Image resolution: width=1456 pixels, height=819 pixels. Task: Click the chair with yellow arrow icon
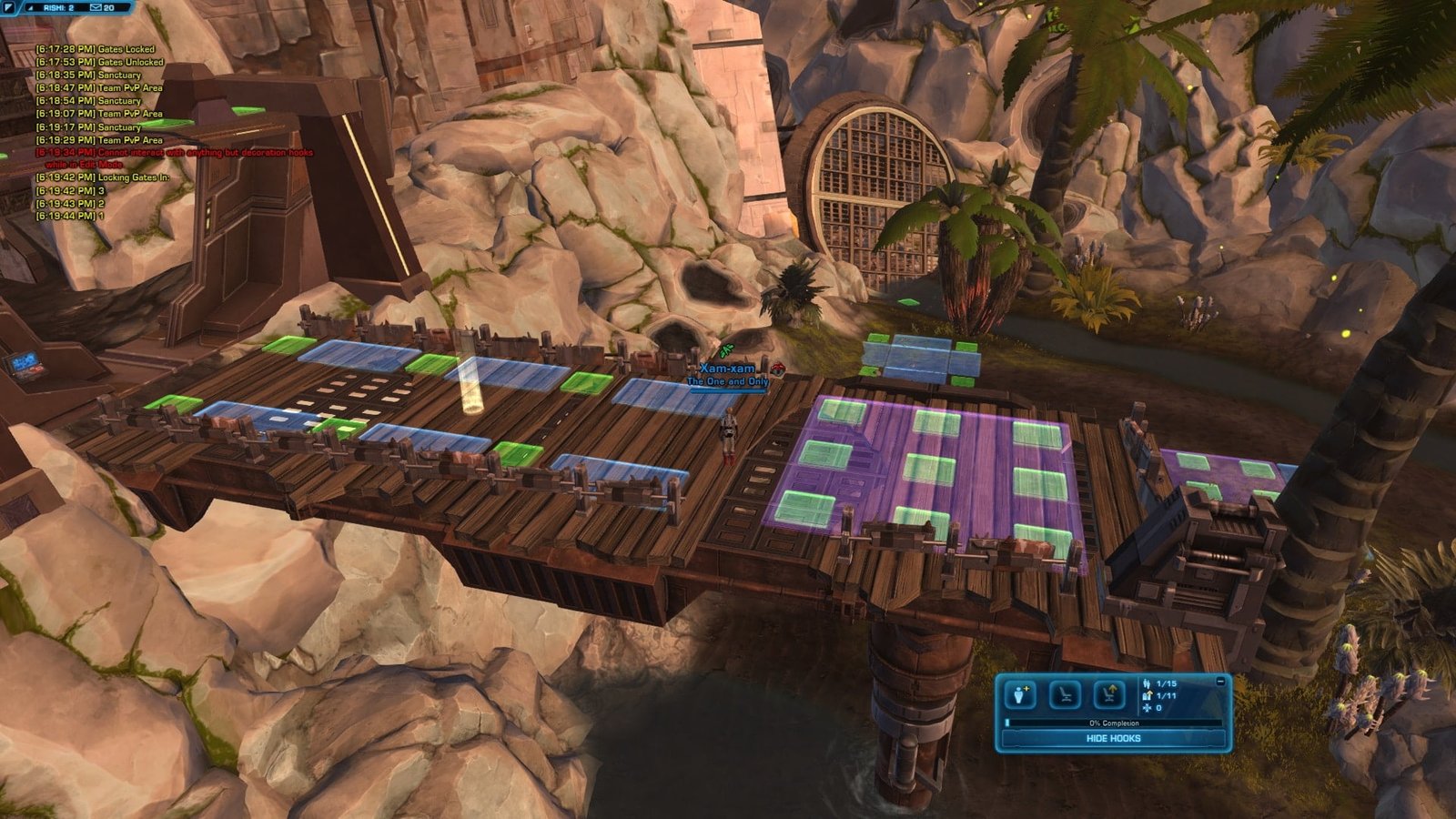click(1108, 695)
